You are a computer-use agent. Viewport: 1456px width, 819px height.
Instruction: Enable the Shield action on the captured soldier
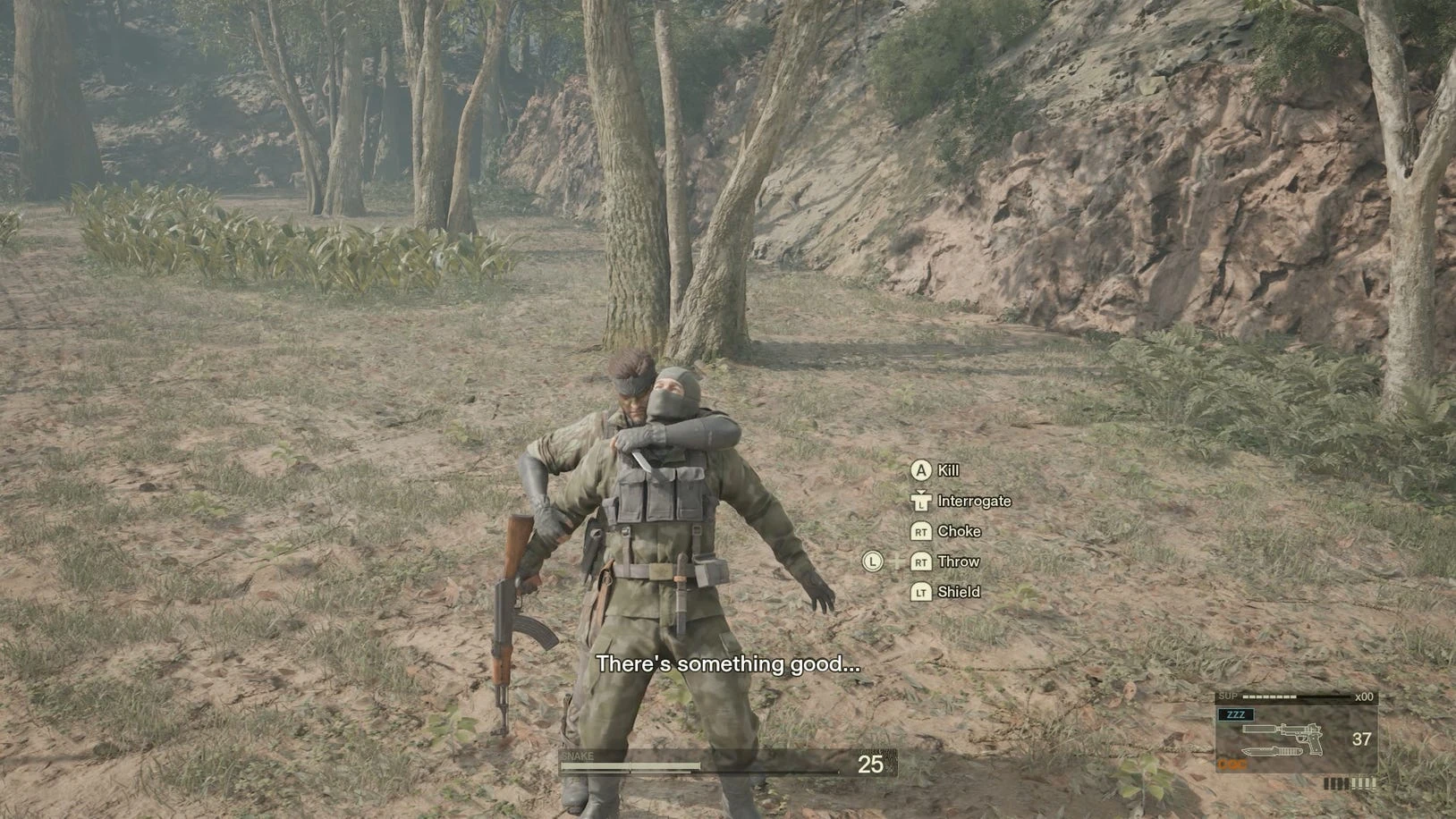[x=959, y=592]
